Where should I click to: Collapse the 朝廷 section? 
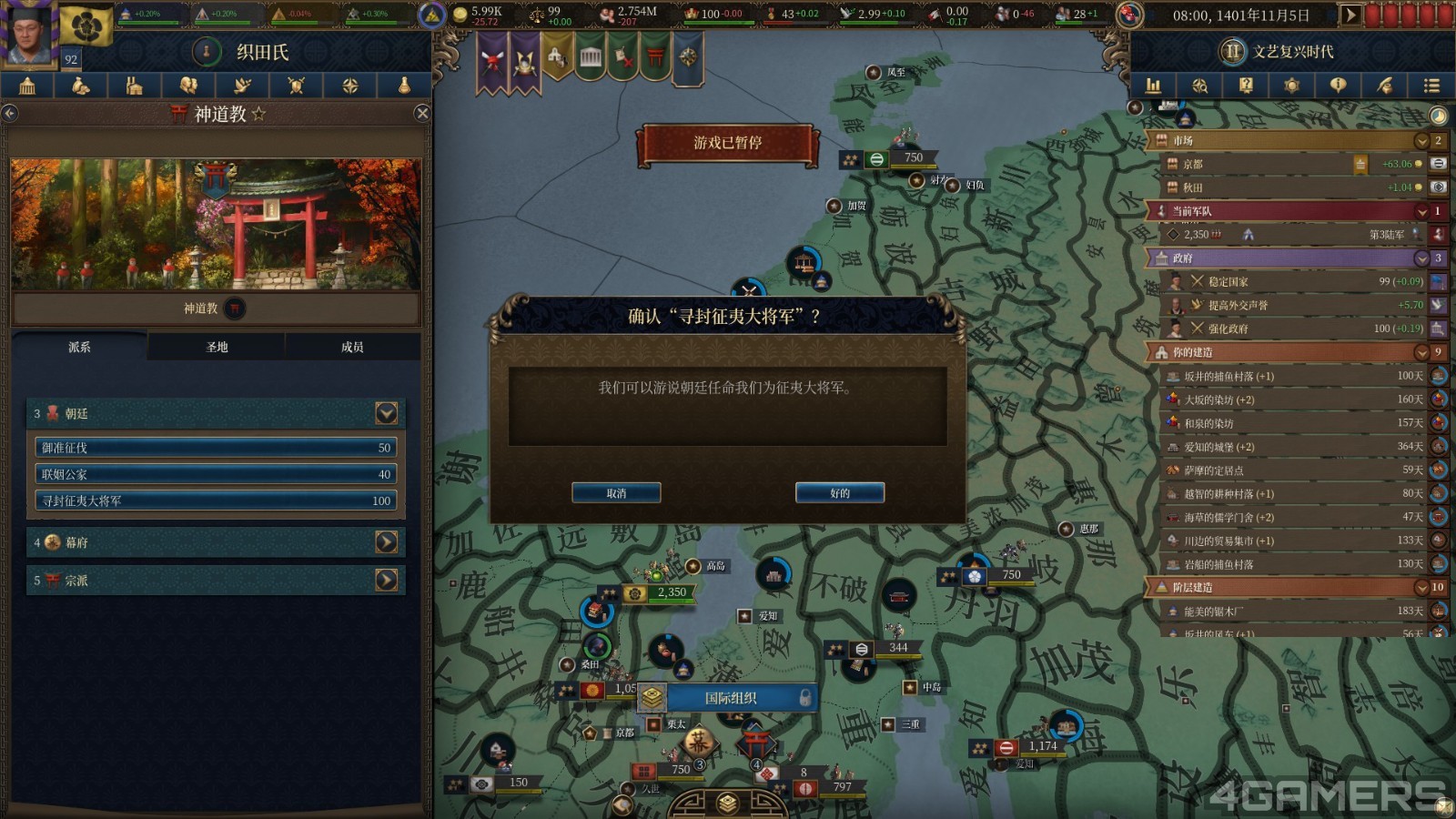click(386, 413)
